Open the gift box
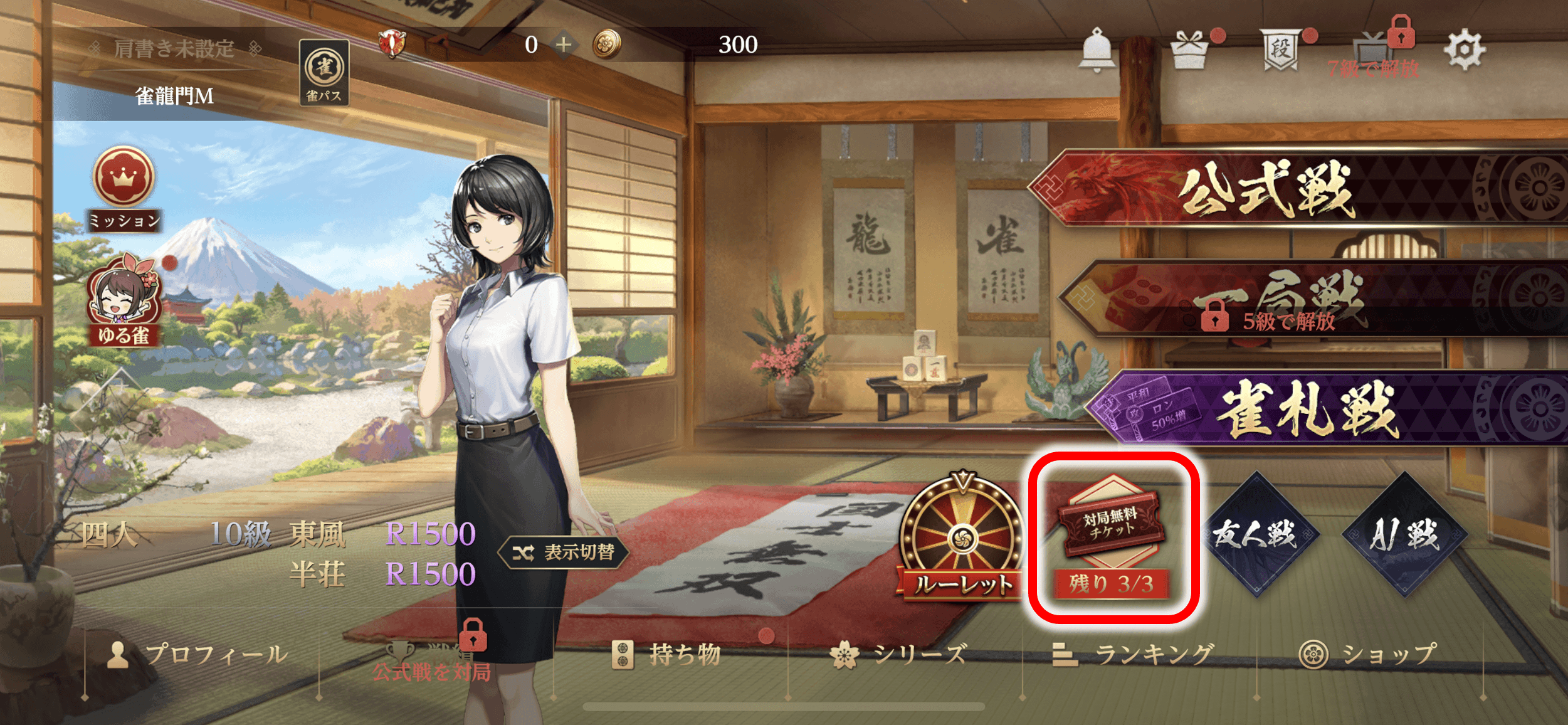This screenshot has width=1568, height=725. tap(1189, 50)
